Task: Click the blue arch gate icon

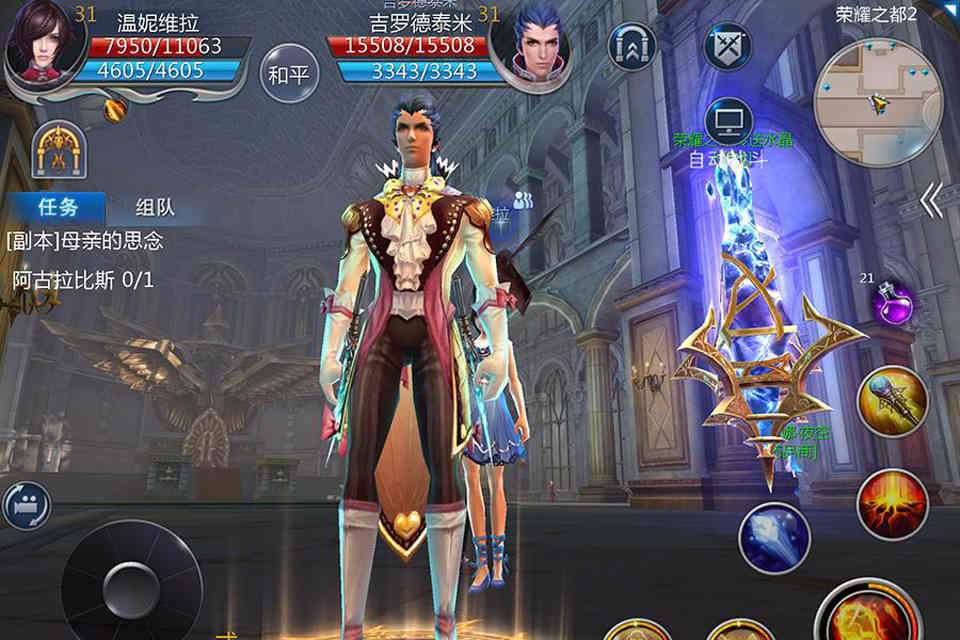Action: [632, 47]
